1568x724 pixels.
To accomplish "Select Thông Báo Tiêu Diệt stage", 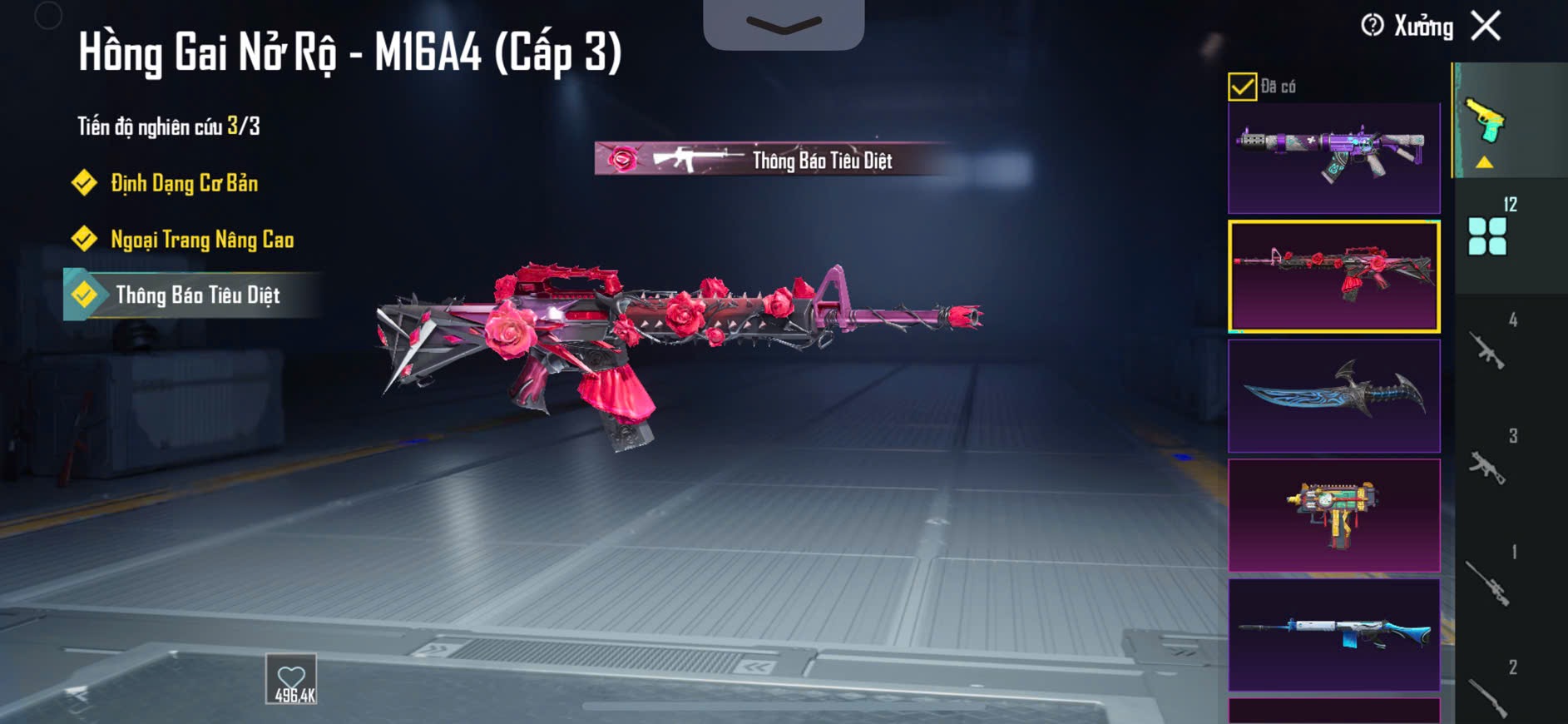I will coord(197,295).
